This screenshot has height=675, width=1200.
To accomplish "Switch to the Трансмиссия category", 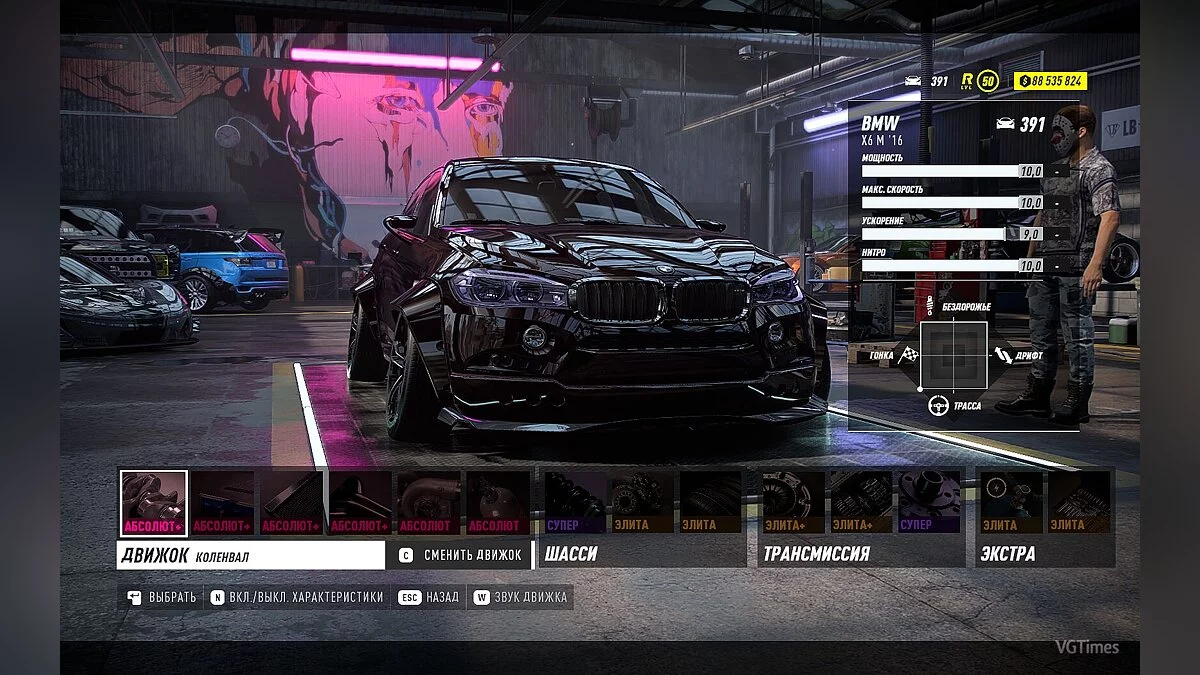I will [x=816, y=553].
